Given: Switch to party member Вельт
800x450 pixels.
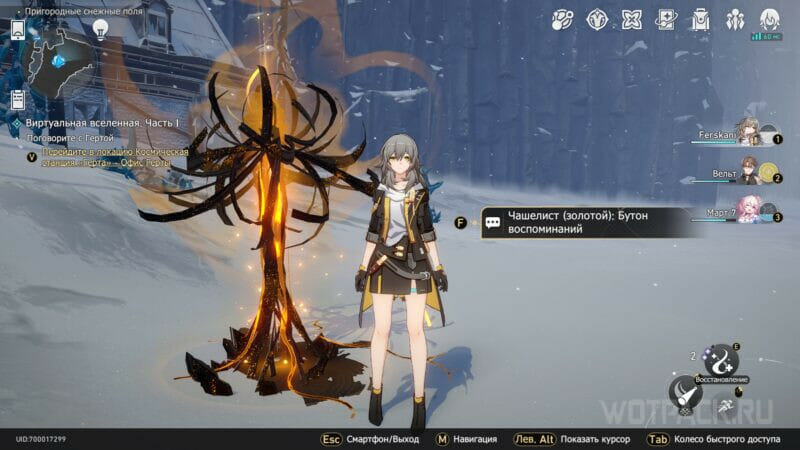Looking at the screenshot, I should coord(746,172).
